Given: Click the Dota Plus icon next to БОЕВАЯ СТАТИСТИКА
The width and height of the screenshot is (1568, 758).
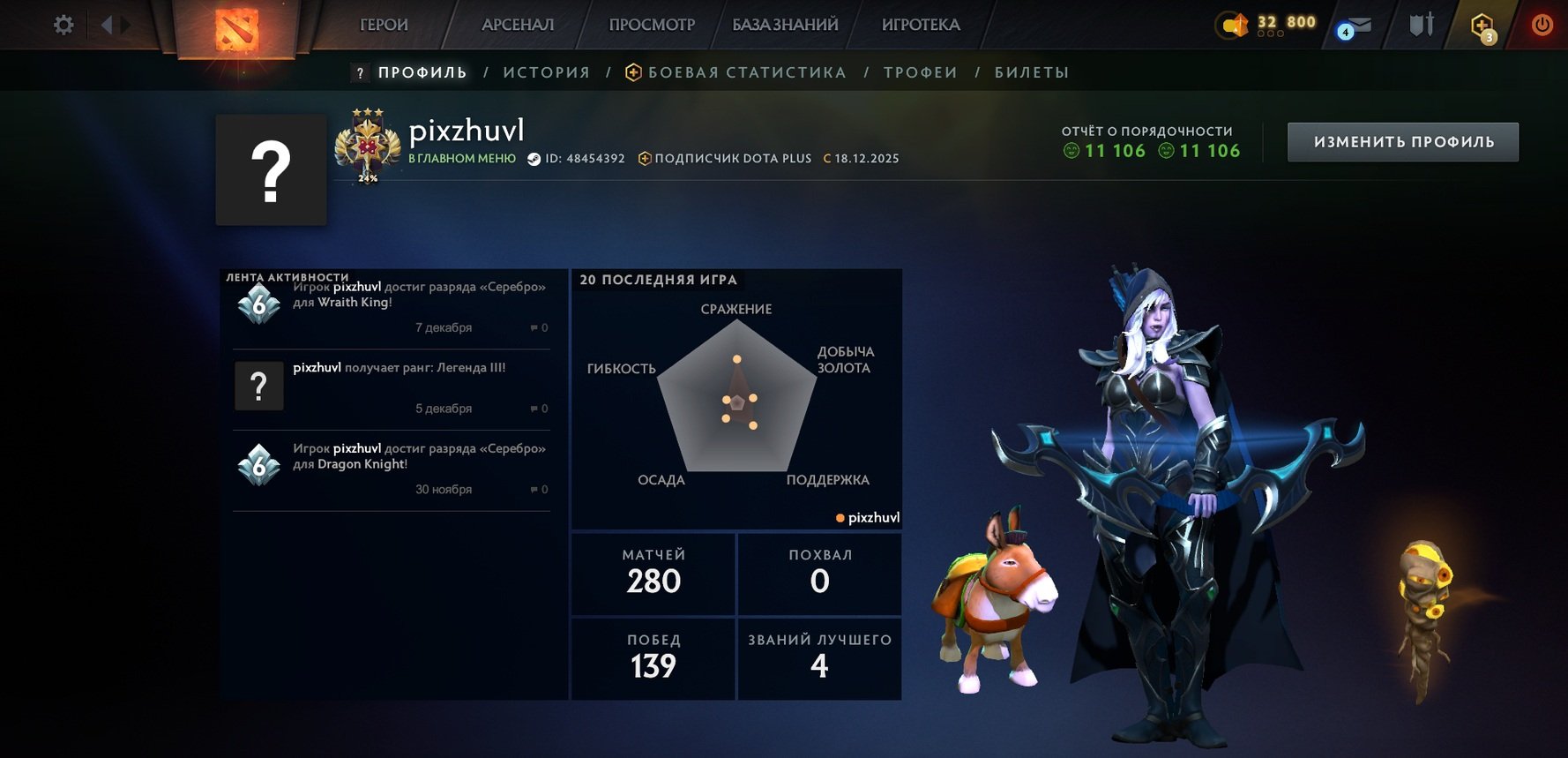Looking at the screenshot, I should click(633, 71).
